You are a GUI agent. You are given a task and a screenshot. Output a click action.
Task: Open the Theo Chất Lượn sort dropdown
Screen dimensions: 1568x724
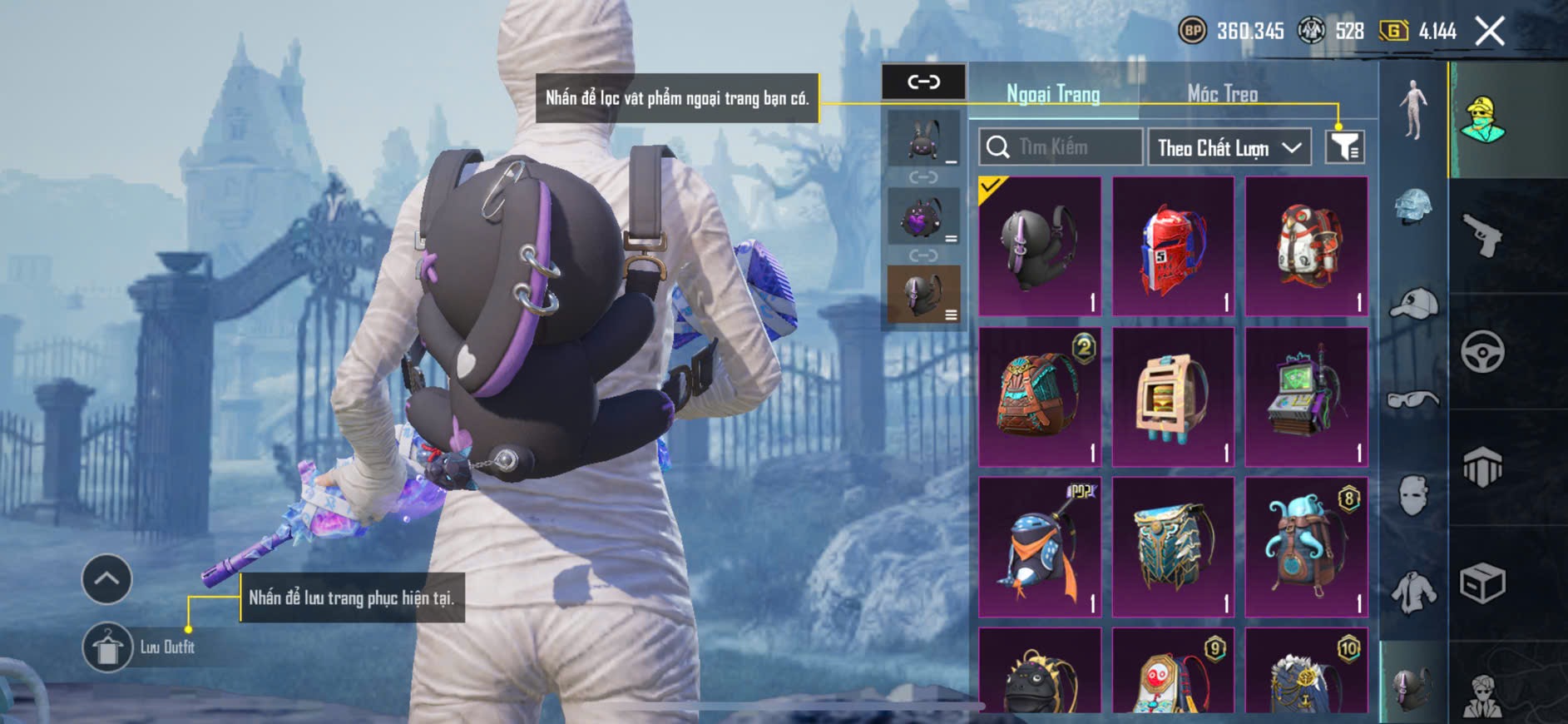(1229, 148)
